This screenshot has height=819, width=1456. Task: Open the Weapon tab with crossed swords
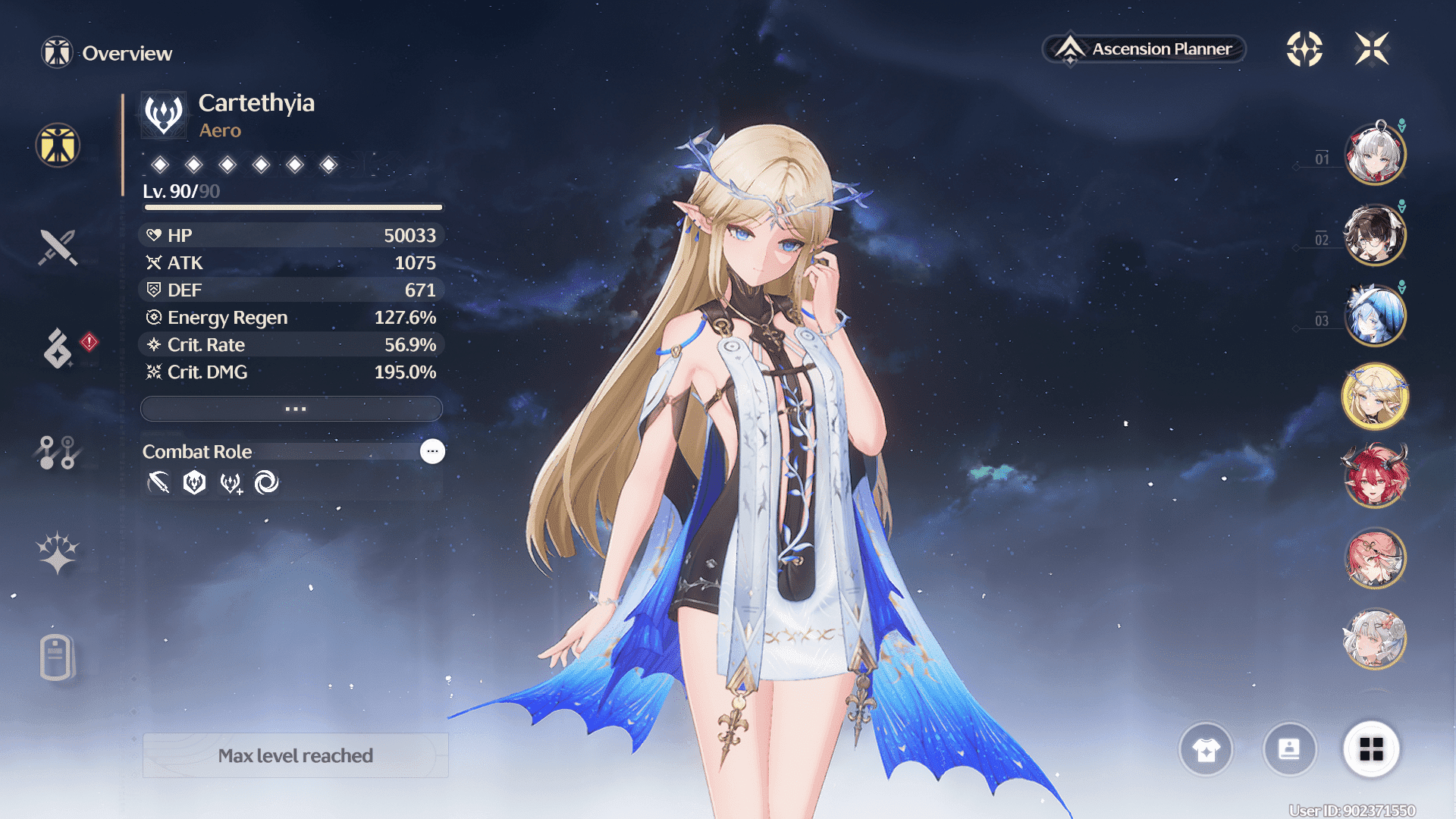pos(58,247)
